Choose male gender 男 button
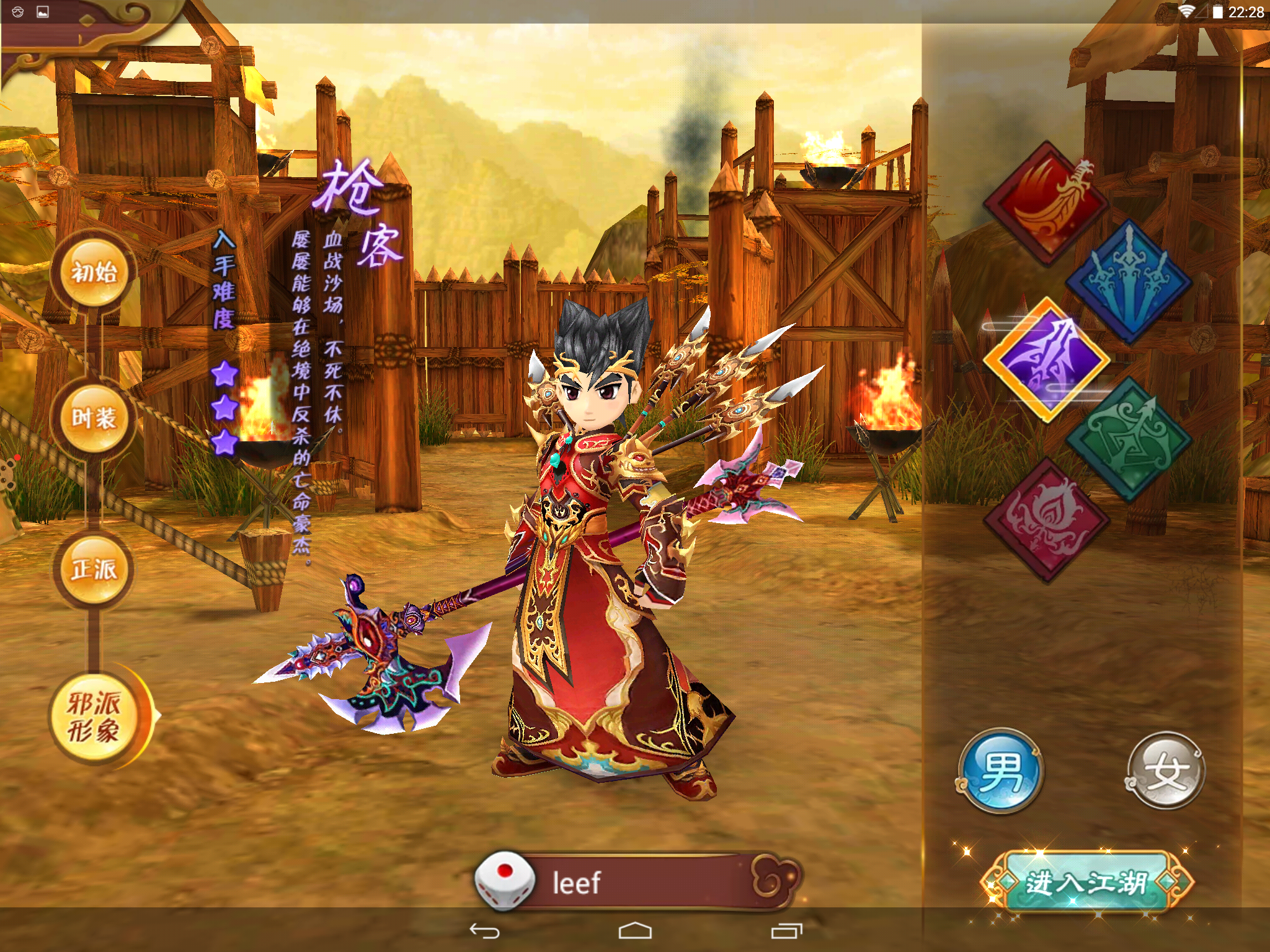Image resolution: width=1270 pixels, height=952 pixels. click(x=1000, y=771)
